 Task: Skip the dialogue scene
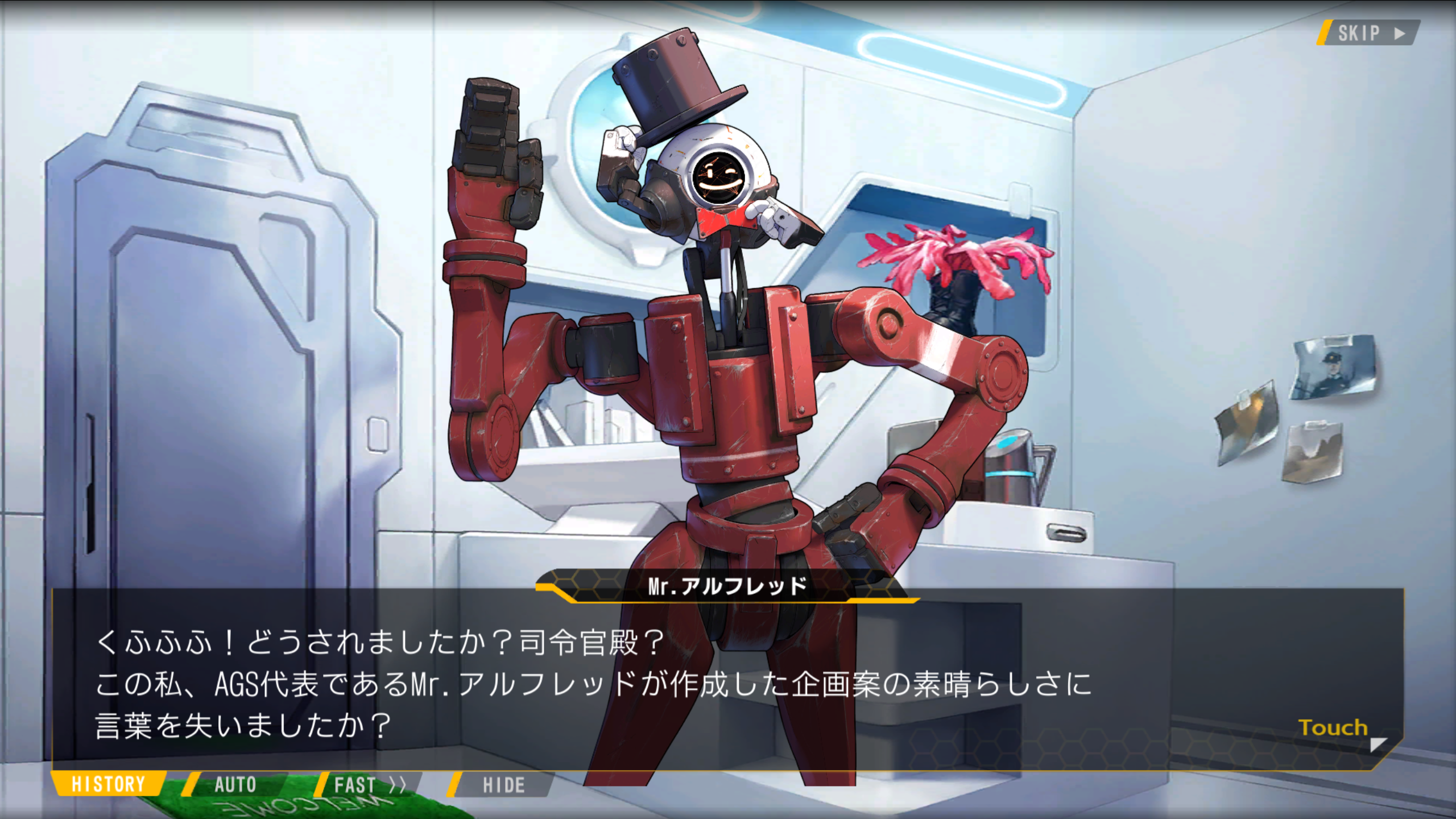point(1368,33)
